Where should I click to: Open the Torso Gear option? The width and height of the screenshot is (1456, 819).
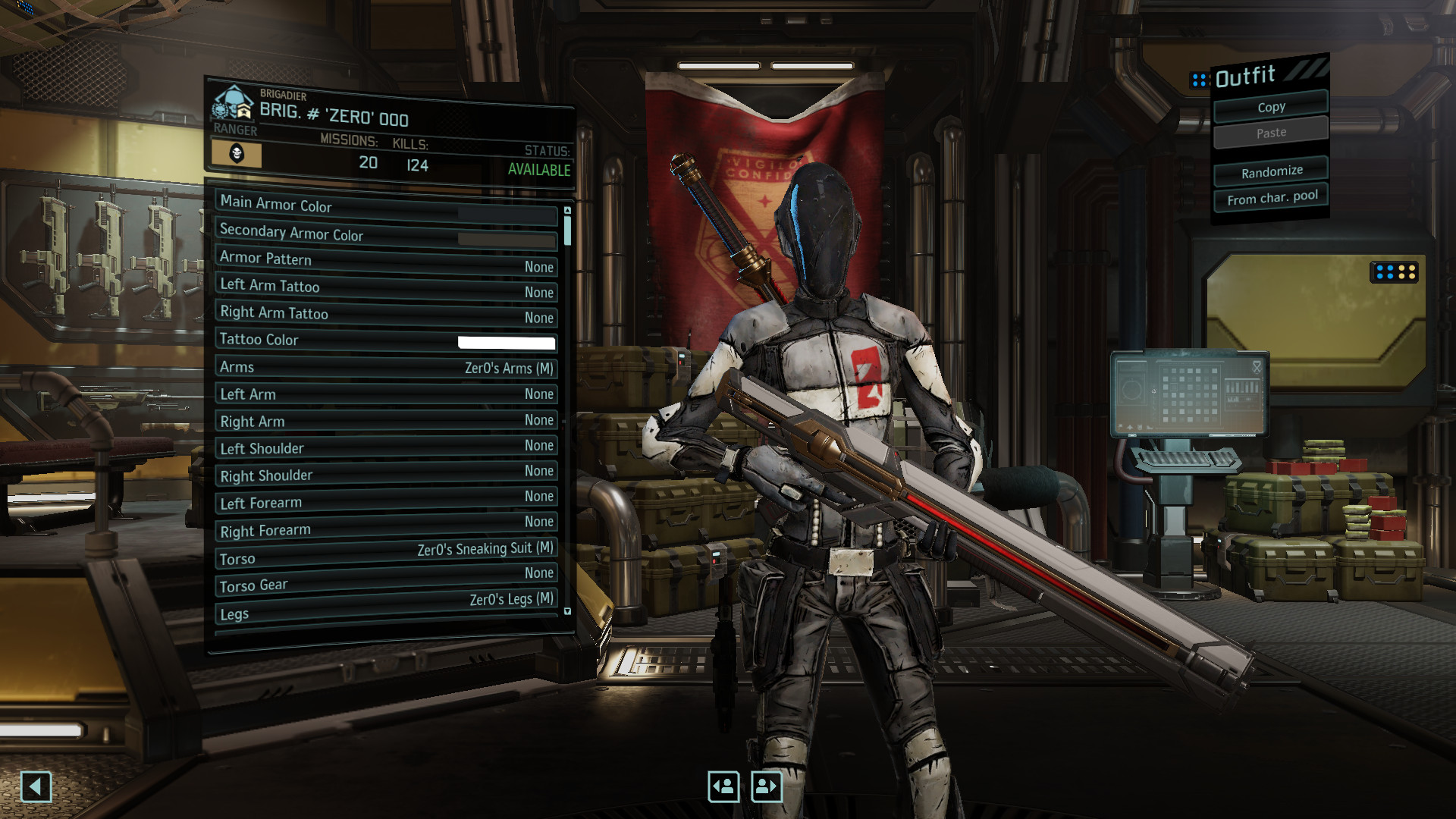point(387,579)
